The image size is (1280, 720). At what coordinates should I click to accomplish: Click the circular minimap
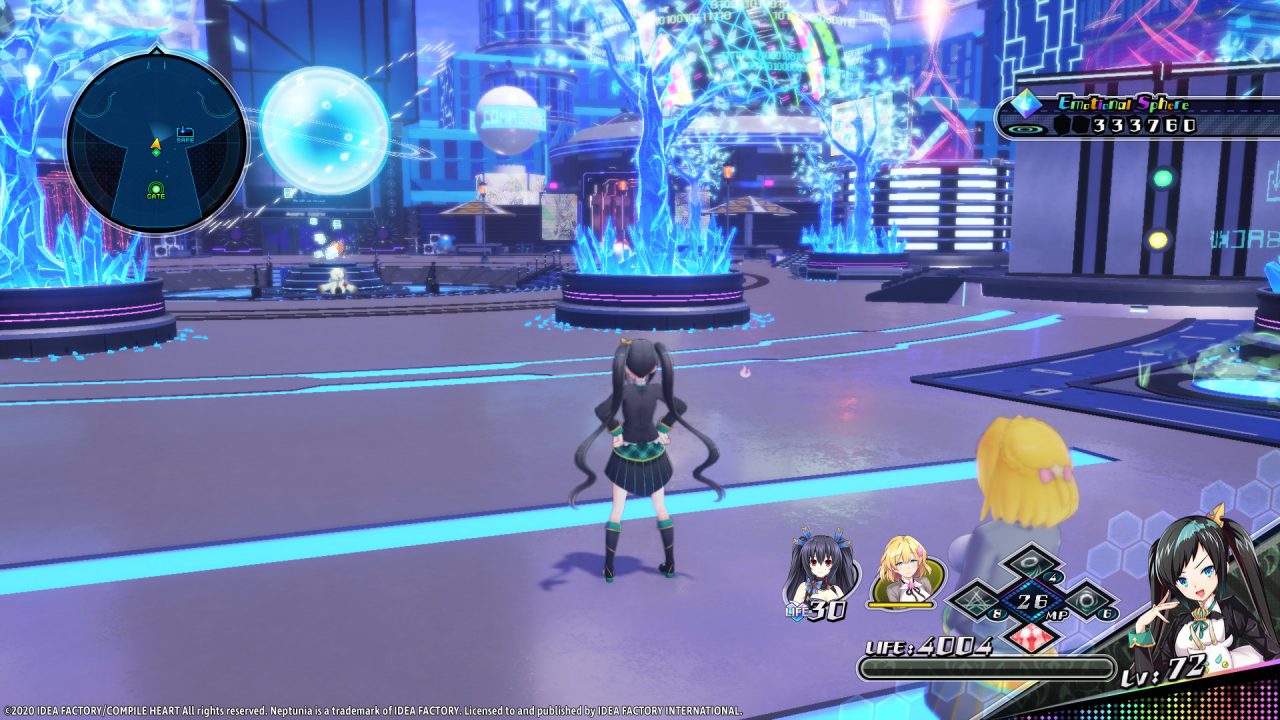155,143
